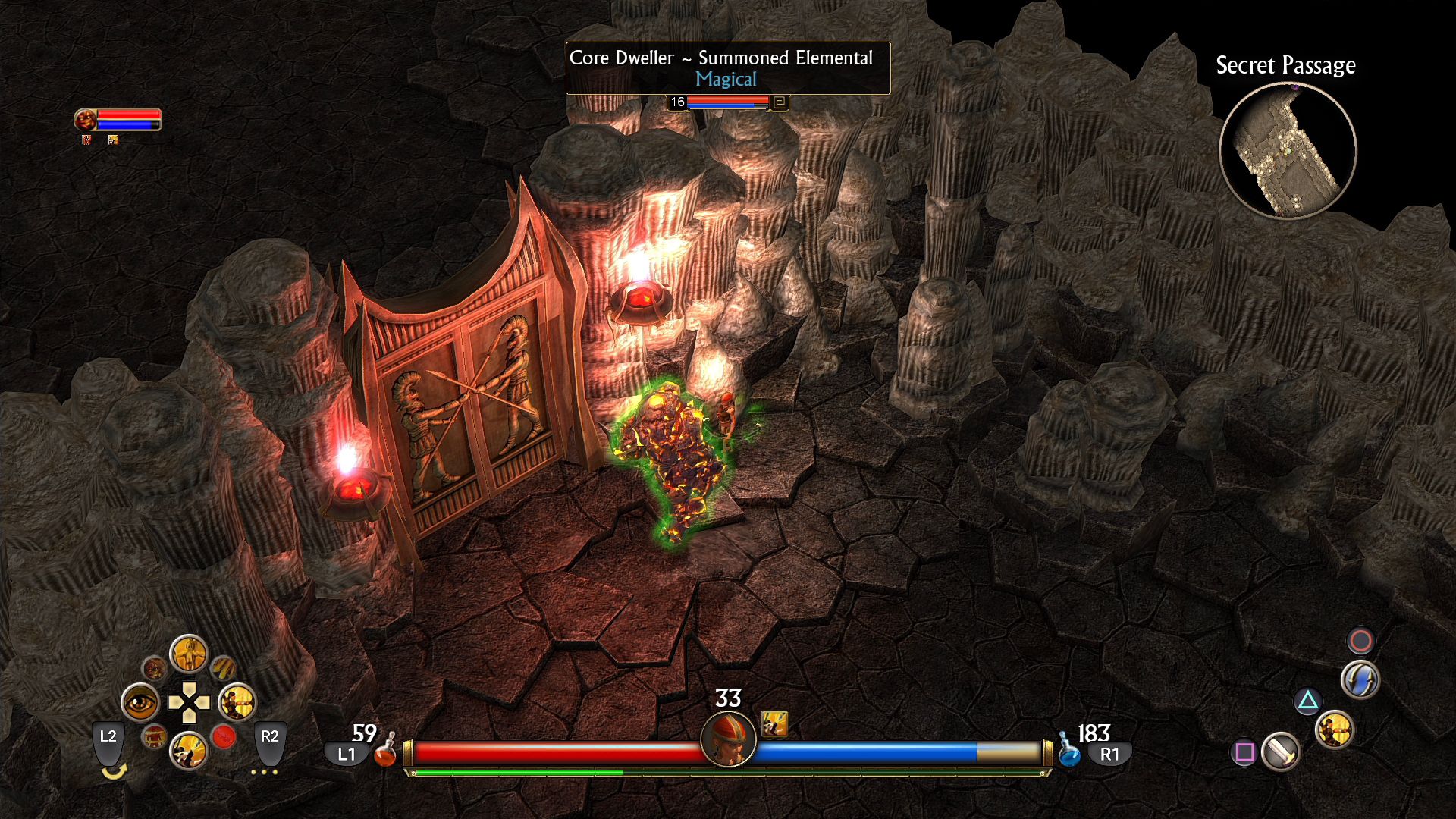Image resolution: width=1456 pixels, height=819 pixels.
Task: Activate the arrow volley skill under the d-pad
Action: (188, 752)
